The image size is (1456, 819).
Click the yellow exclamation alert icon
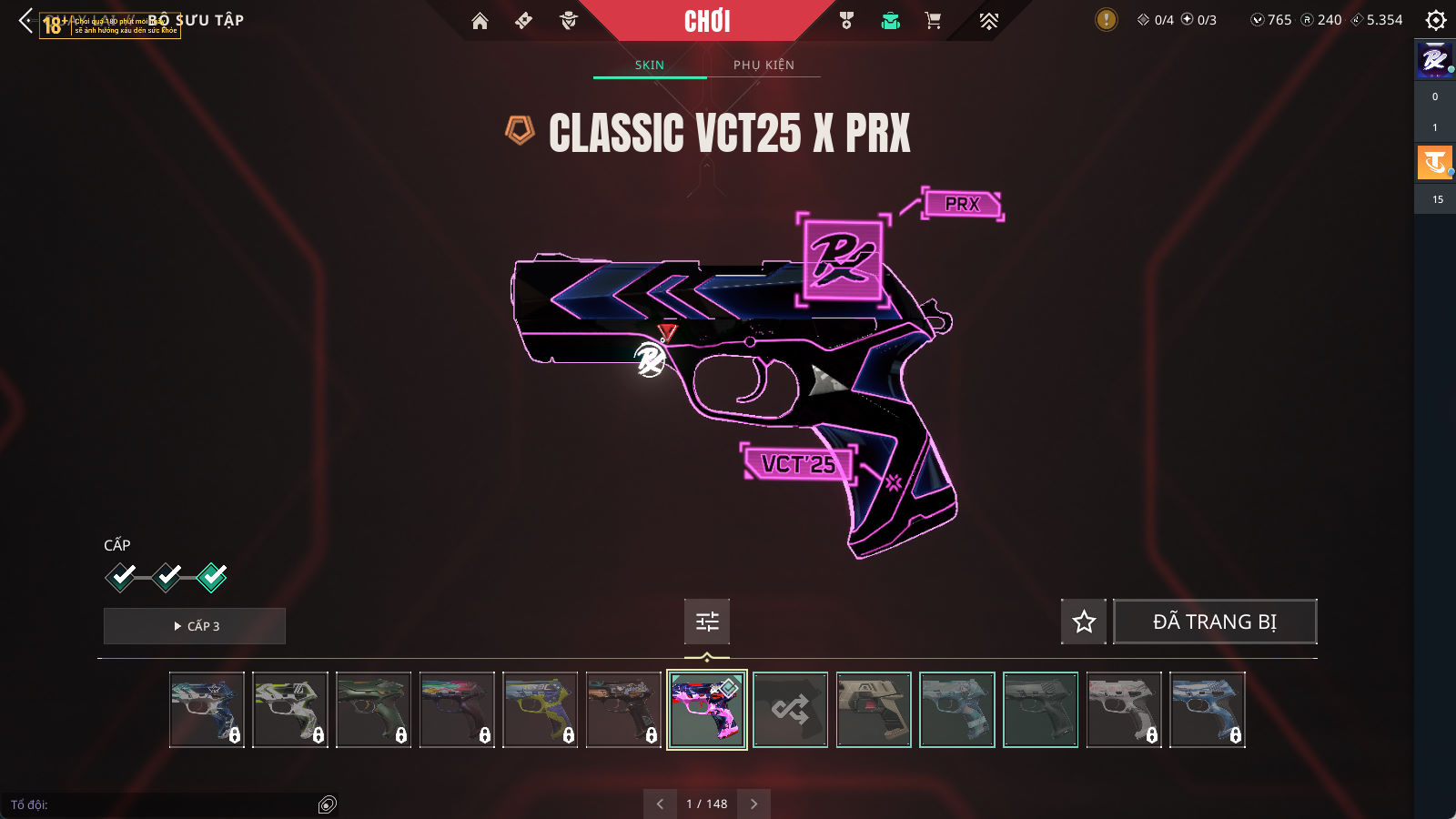pyautogui.click(x=1106, y=19)
